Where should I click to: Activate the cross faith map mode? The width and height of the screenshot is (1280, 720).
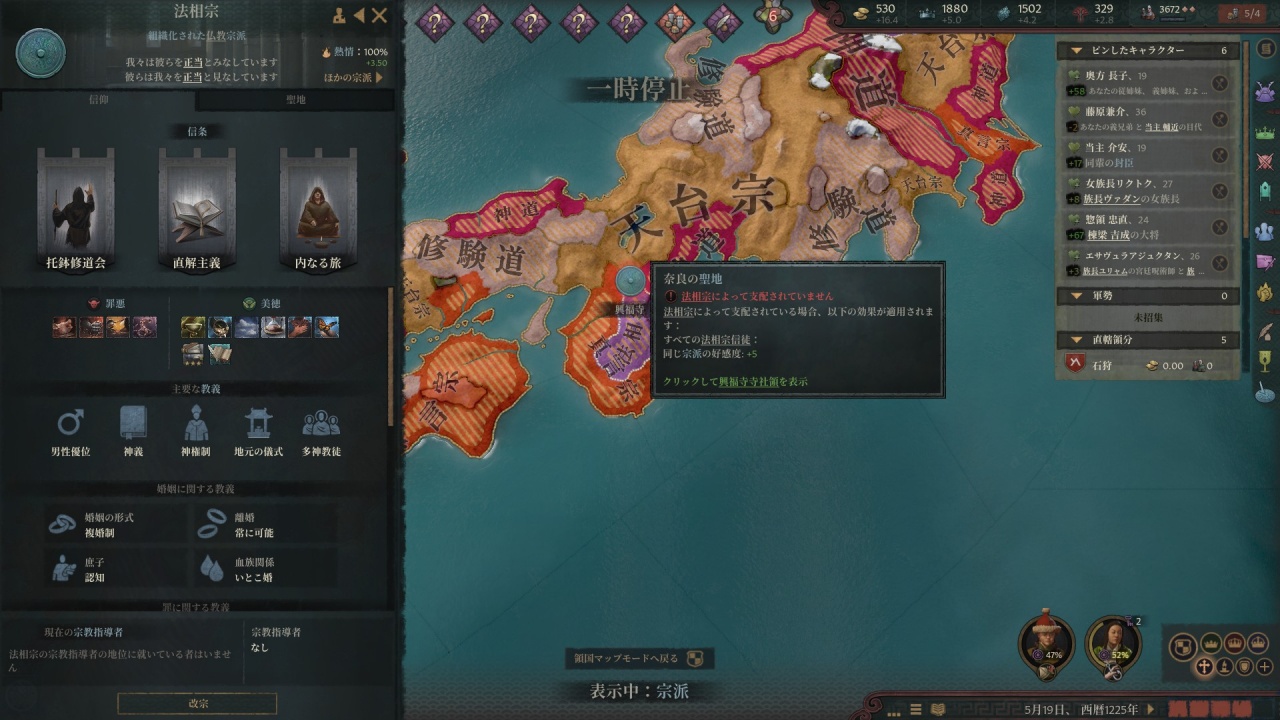click(x=1204, y=667)
